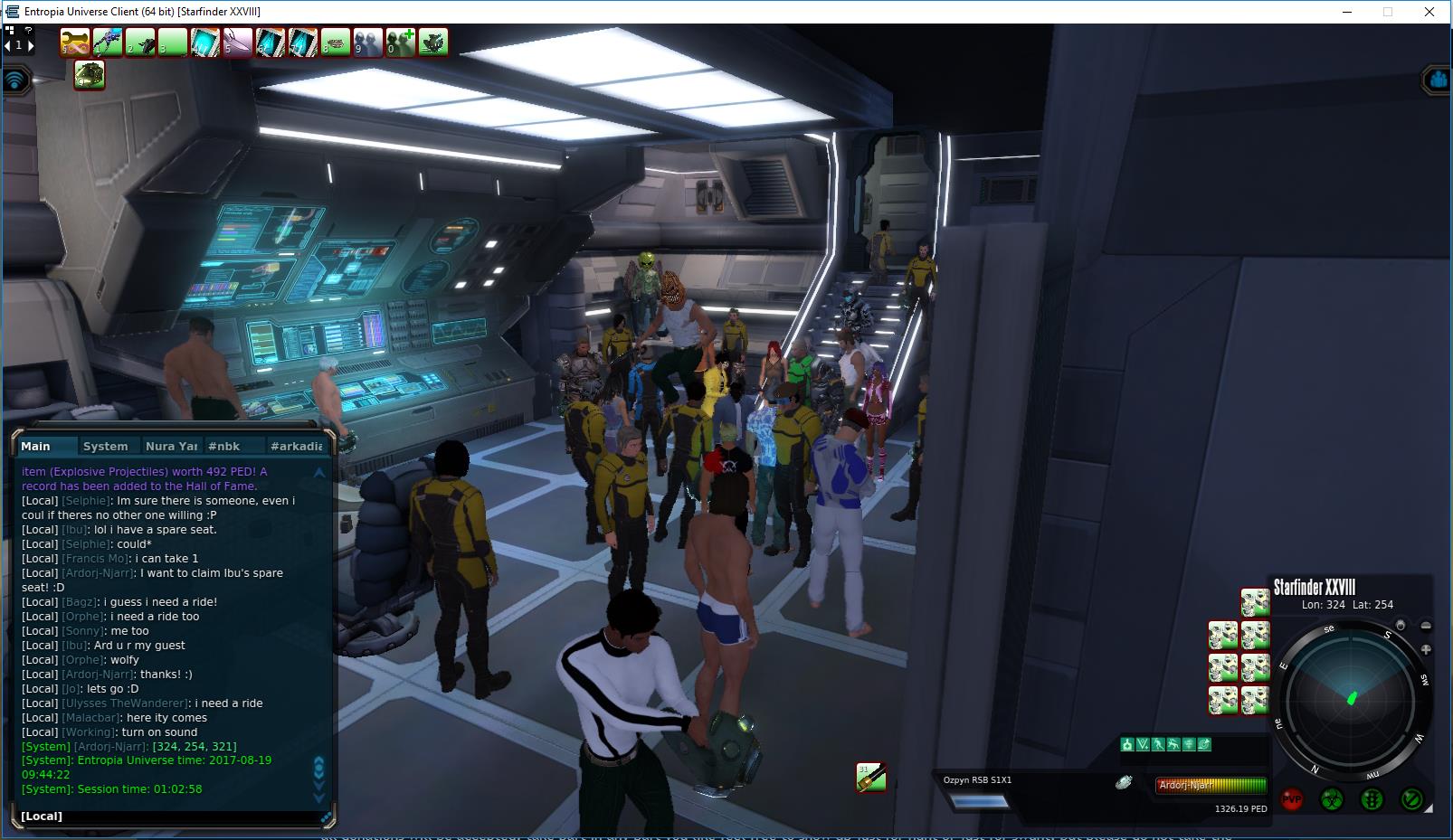Image resolution: width=1453 pixels, height=840 pixels.
Task: Zoom out the radar with minus button
Action: tap(1426, 626)
